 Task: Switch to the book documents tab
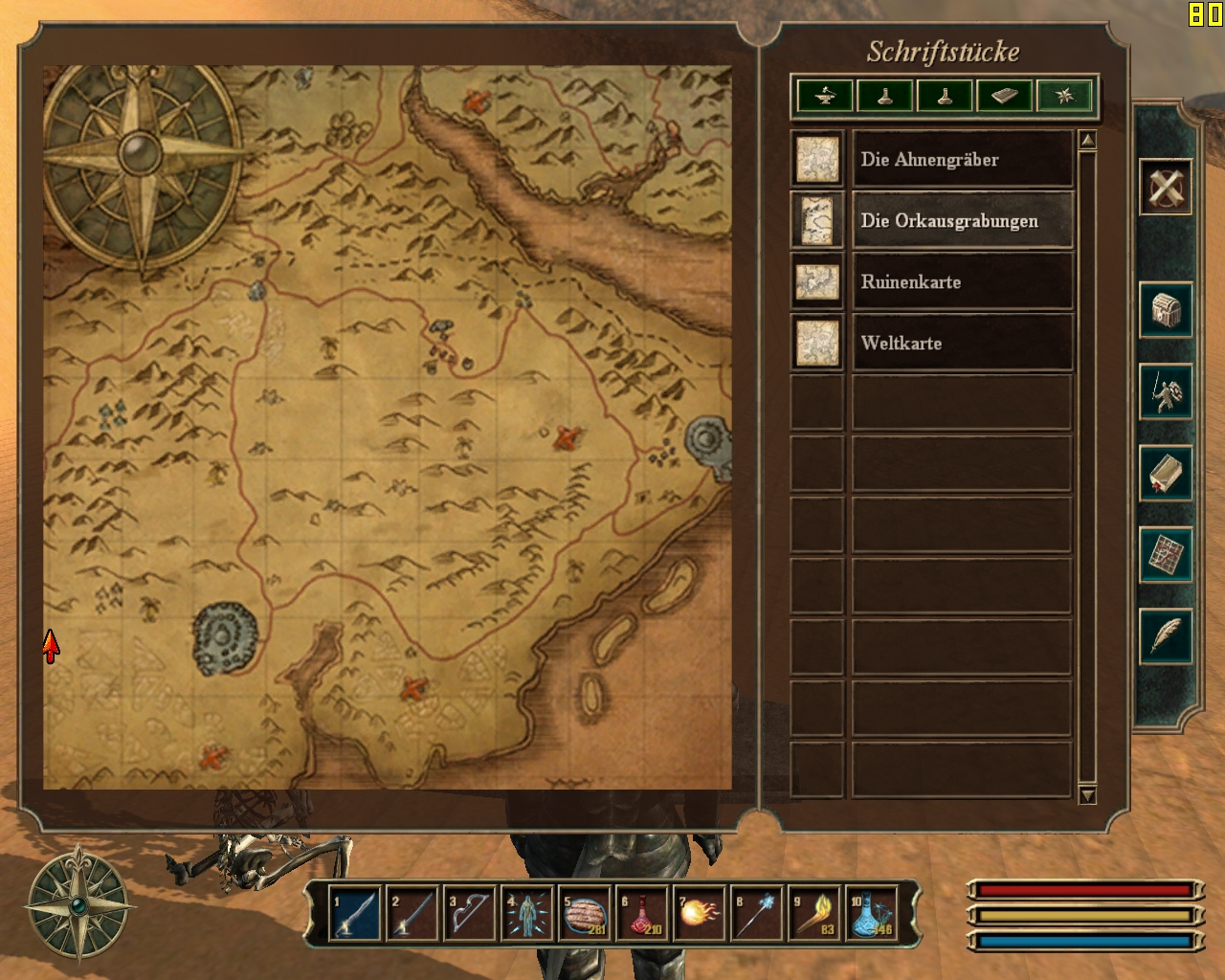point(1004,96)
